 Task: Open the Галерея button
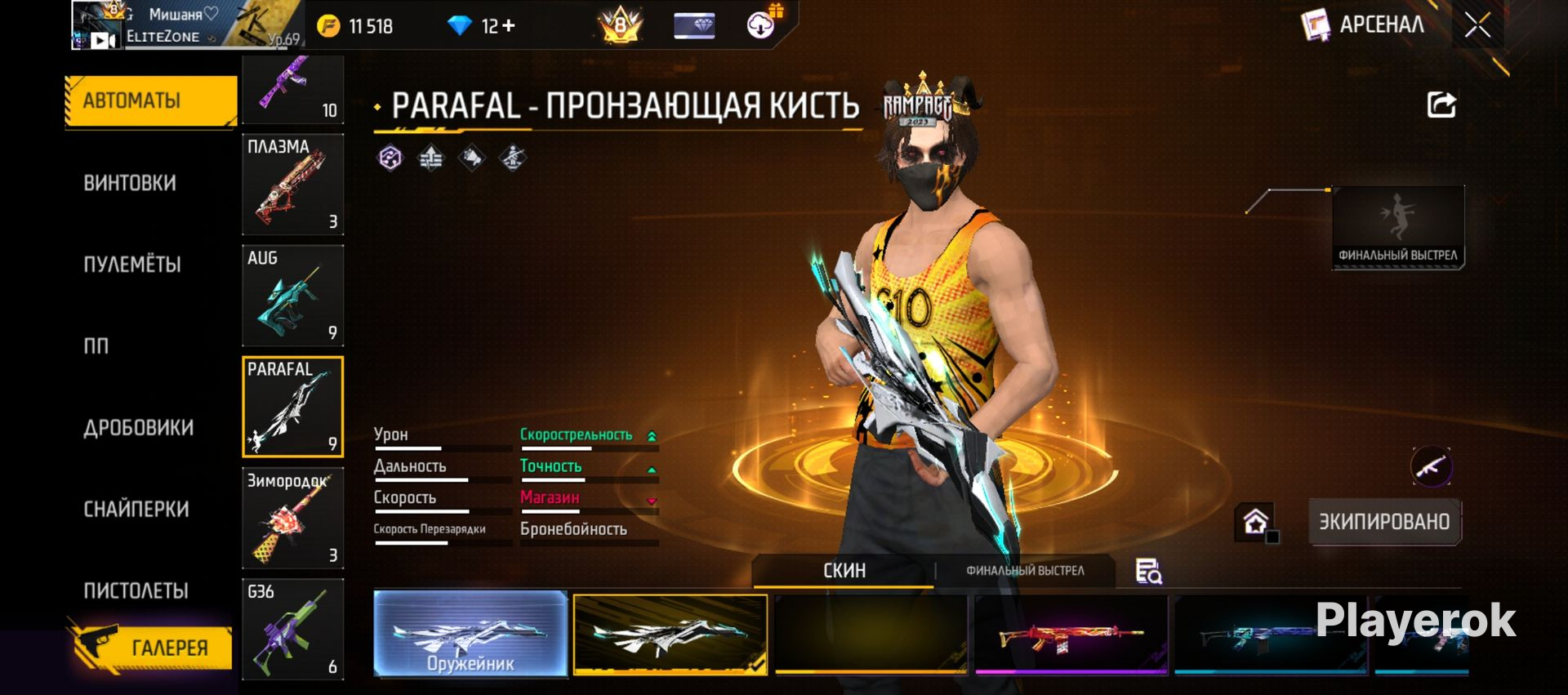(151, 647)
